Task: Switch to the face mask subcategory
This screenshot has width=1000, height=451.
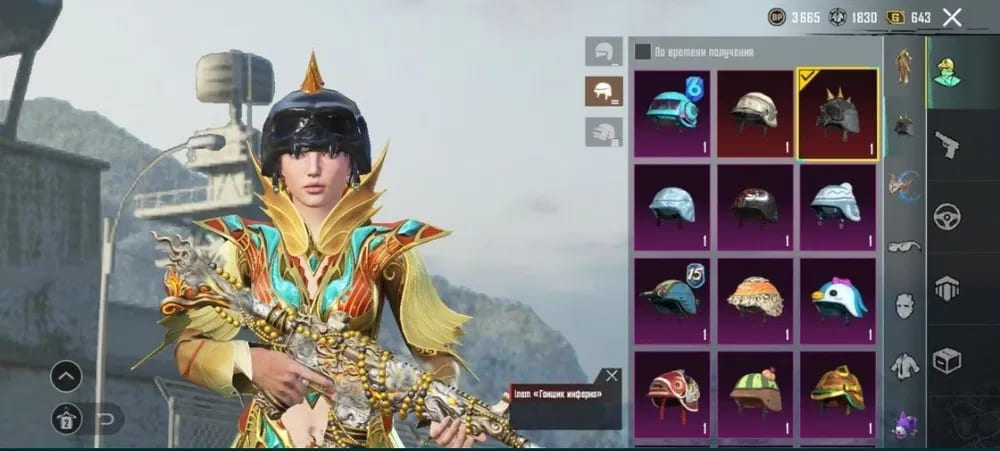Action: pyautogui.click(x=904, y=305)
